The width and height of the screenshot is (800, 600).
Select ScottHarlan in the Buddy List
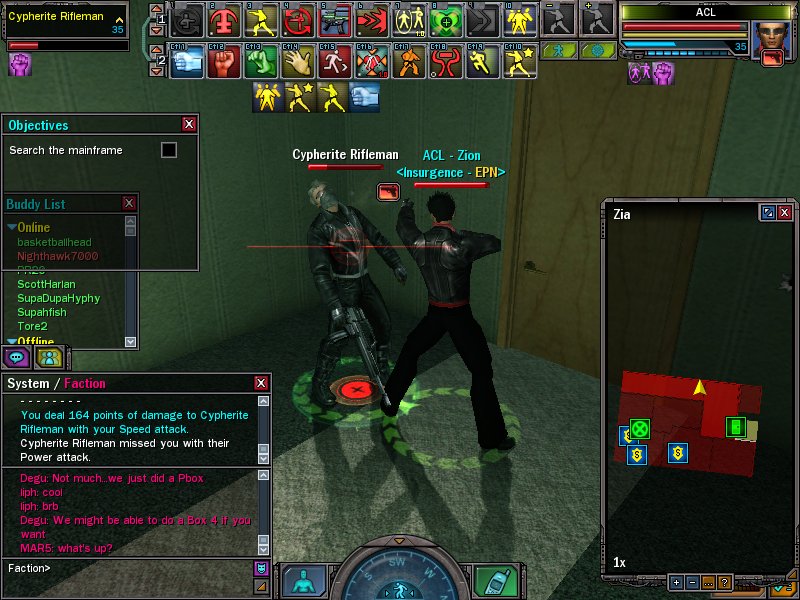tap(46, 284)
